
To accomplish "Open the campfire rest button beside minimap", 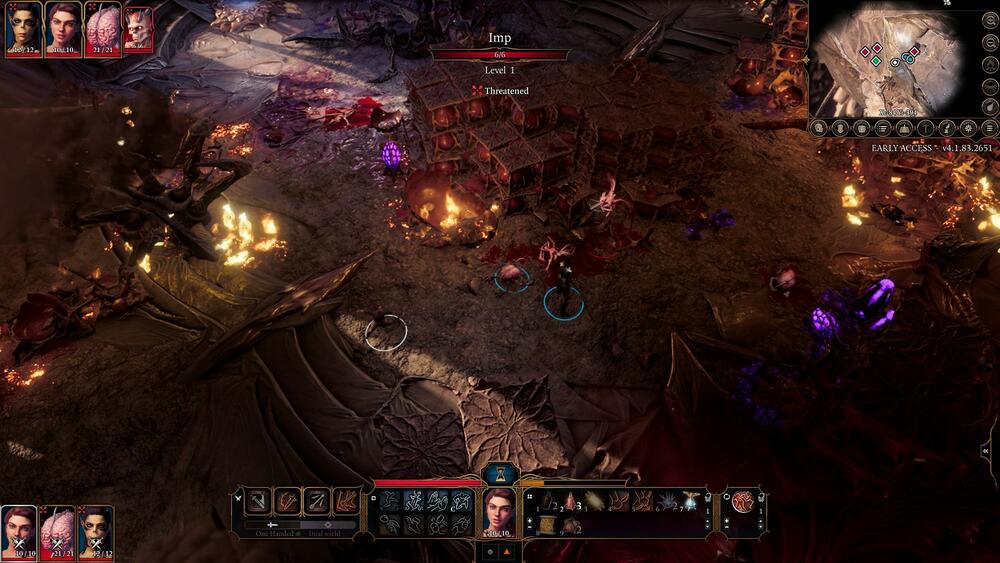I will [905, 128].
